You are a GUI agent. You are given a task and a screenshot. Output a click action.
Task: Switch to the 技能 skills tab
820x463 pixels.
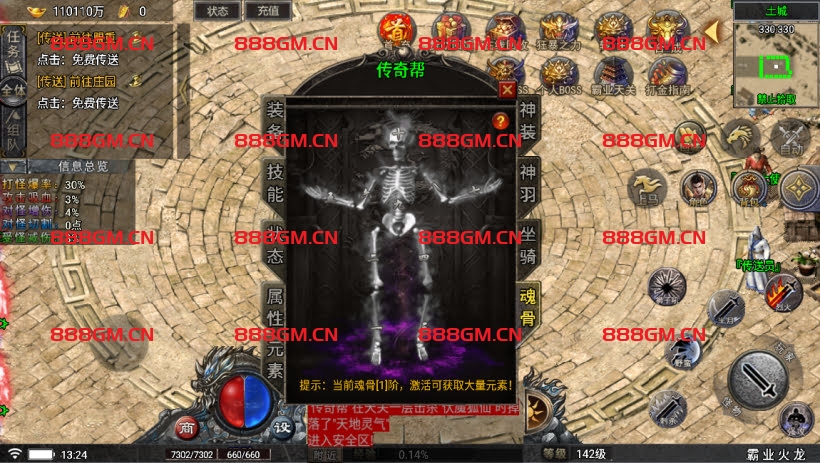(x=273, y=181)
